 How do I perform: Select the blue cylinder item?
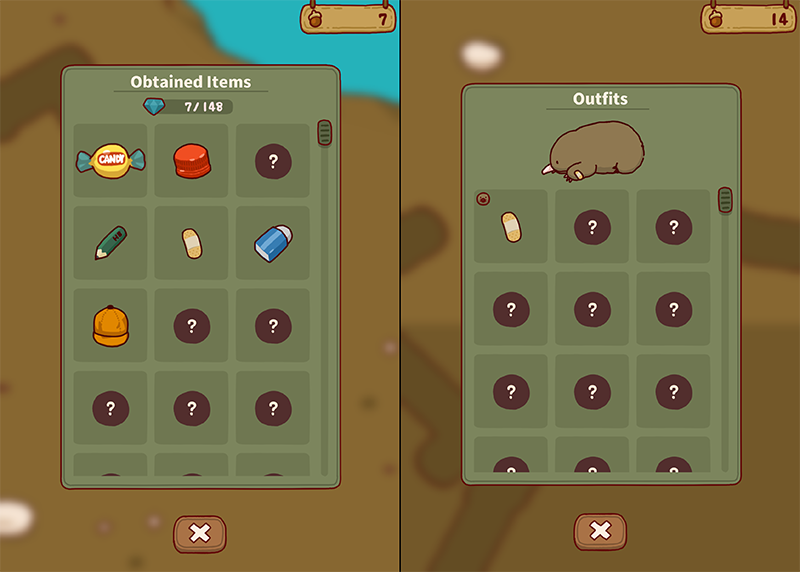[272, 243]
